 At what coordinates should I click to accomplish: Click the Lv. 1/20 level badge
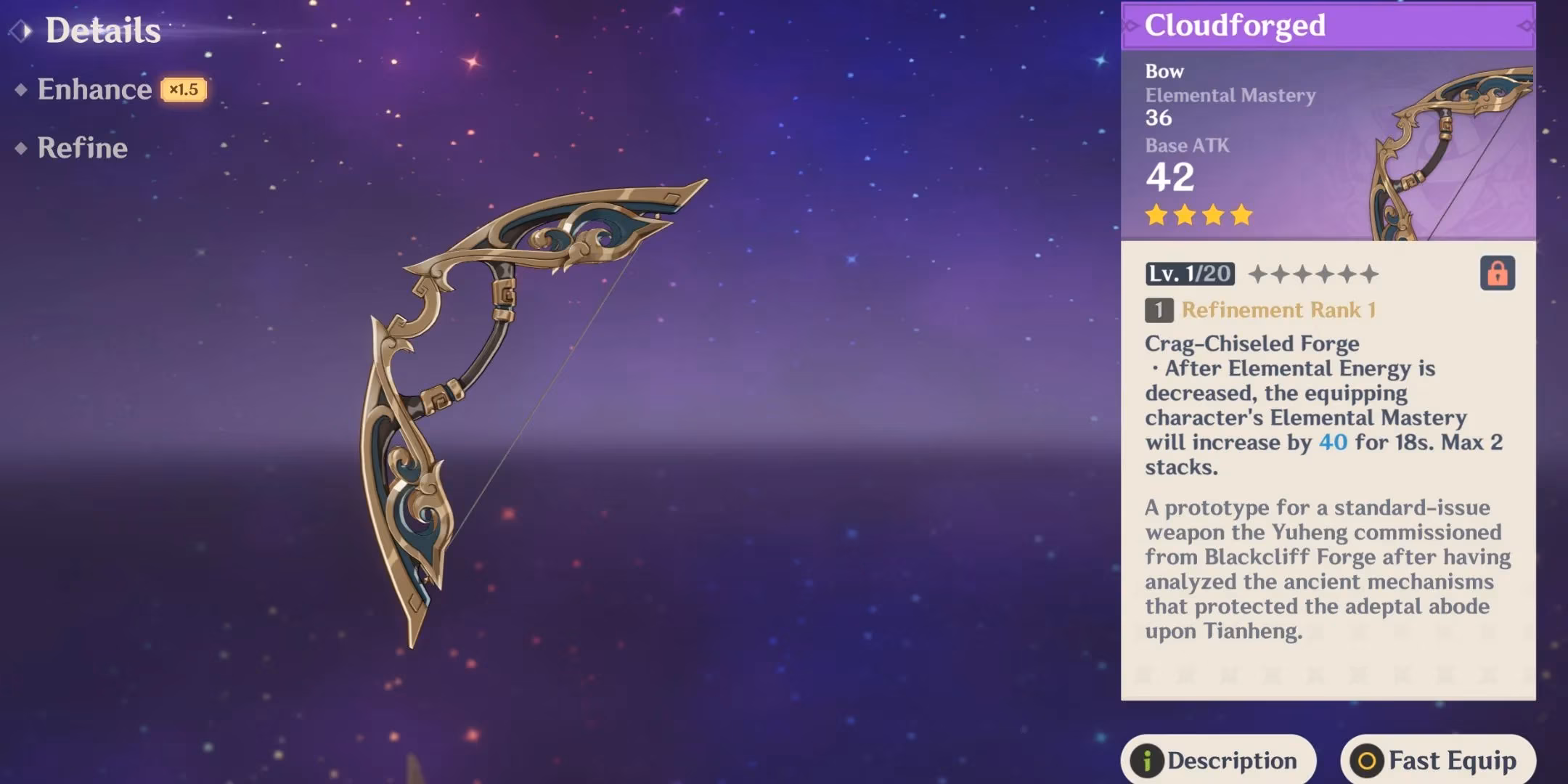[x=1191, y=274]
